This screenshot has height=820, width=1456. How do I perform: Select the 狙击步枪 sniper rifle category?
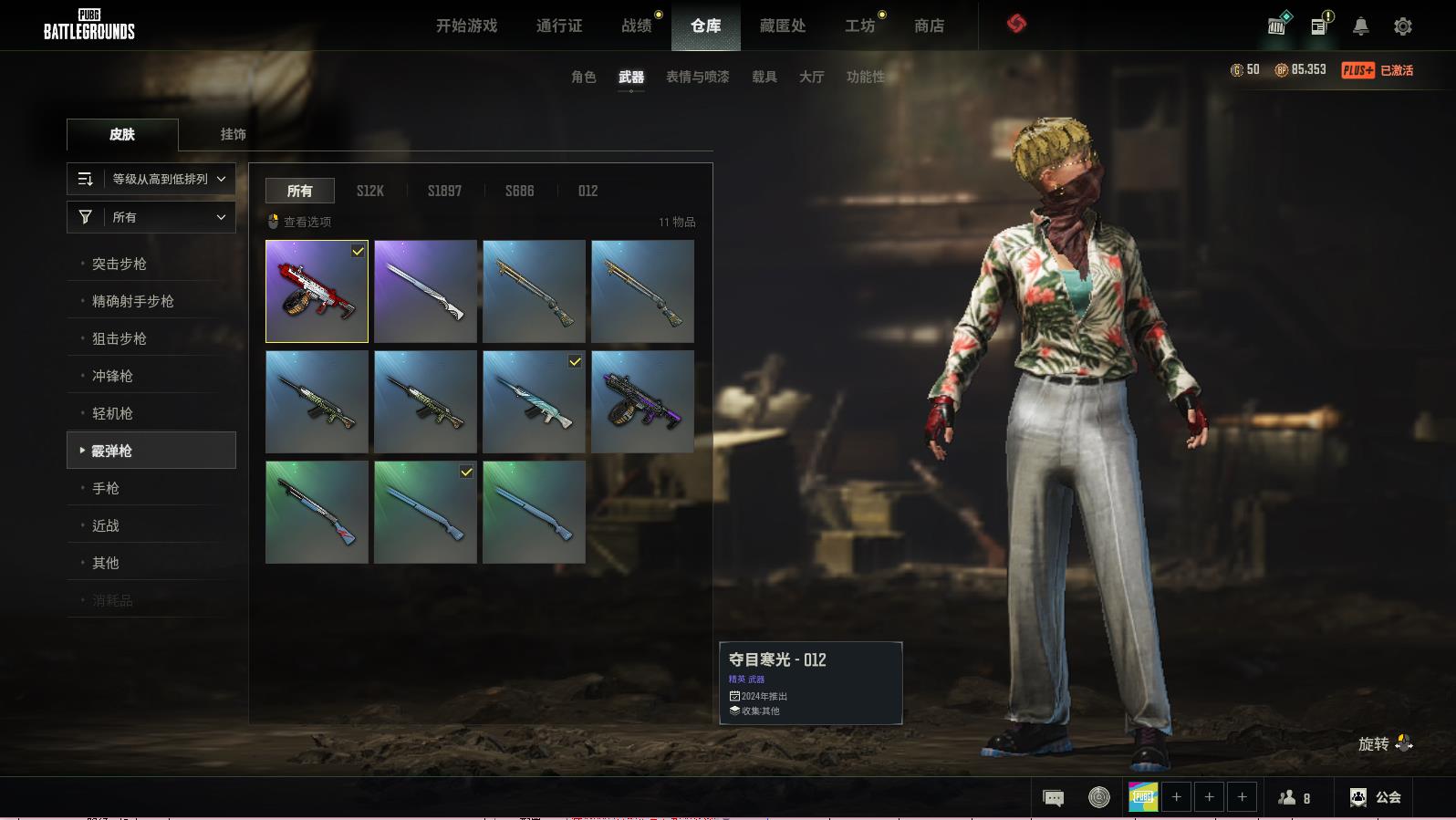(x=120, y=338)
